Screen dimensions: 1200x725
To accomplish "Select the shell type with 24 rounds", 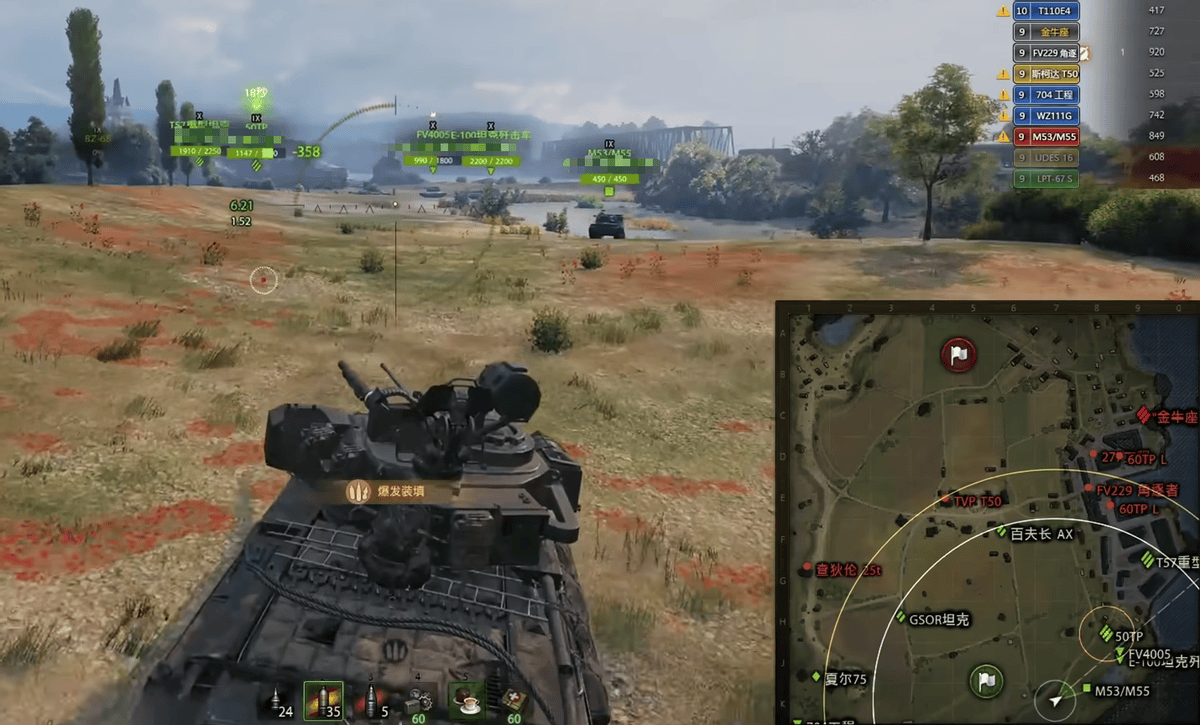I will [278, 701].
